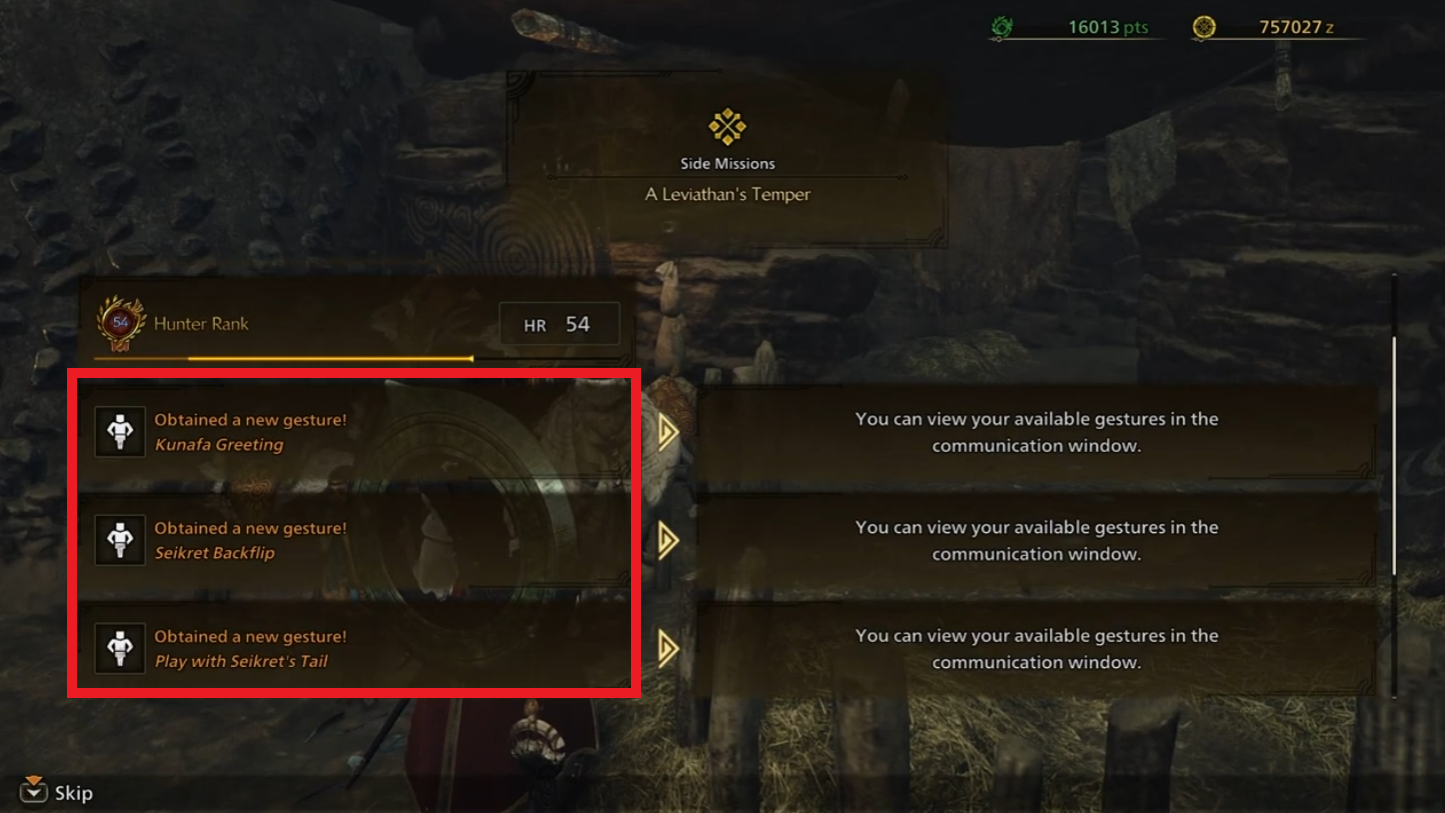The image size is (1445, 813).
Task: Choose the Play with Seikret's Tail reward
Action: (x=355, y=648)
